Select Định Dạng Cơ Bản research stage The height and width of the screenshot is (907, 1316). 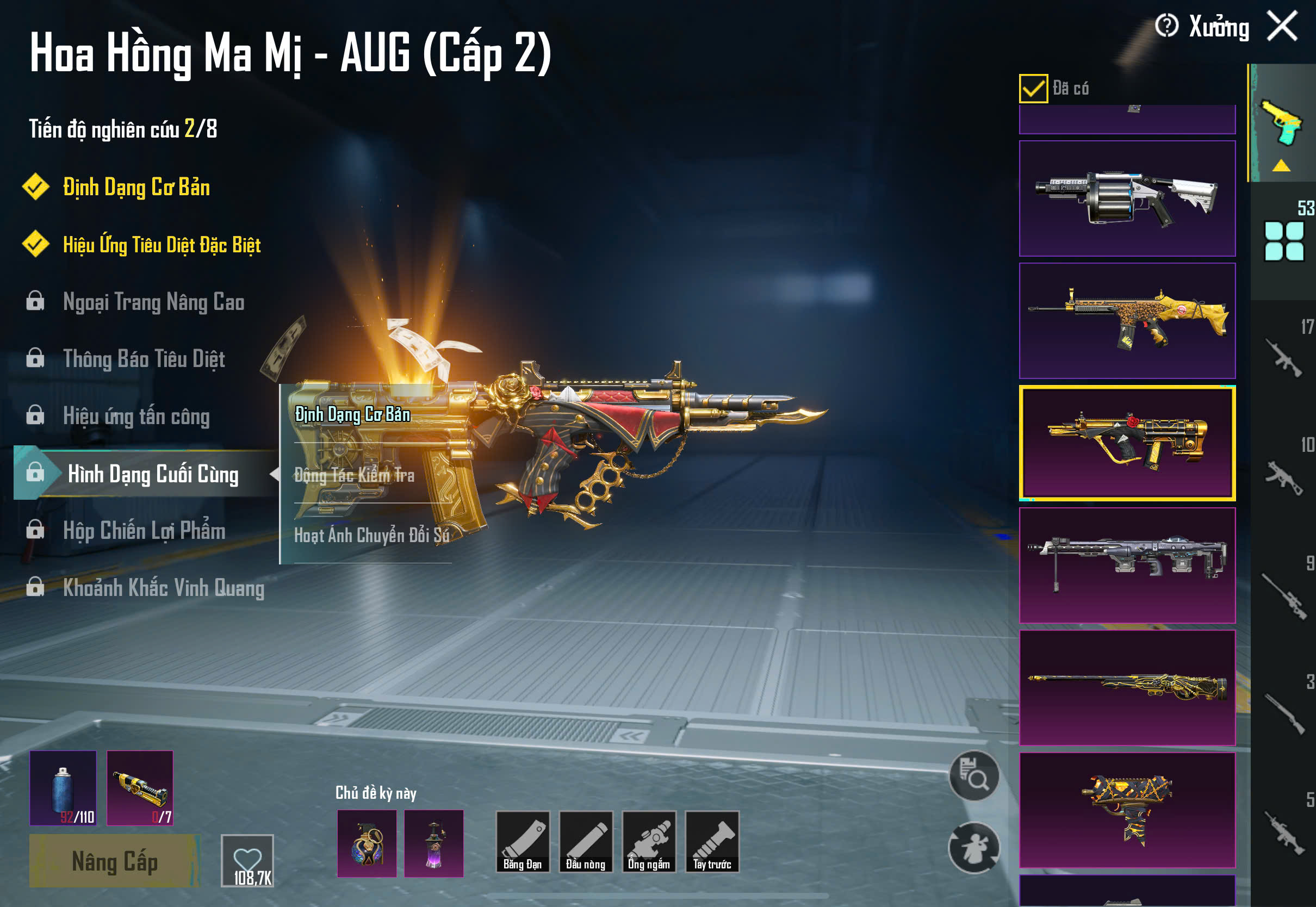coord(136,188)
